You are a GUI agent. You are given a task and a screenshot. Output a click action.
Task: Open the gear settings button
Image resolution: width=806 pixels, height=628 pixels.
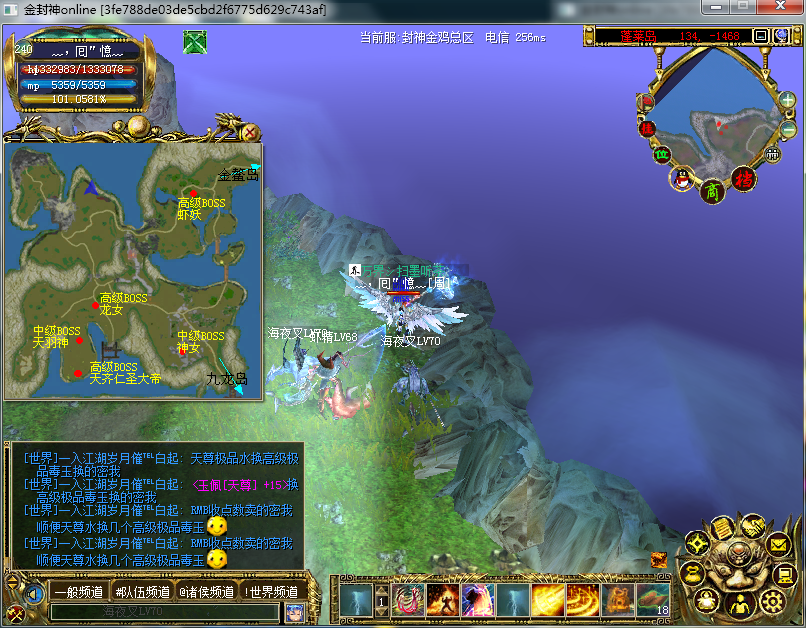click(771, 601)
